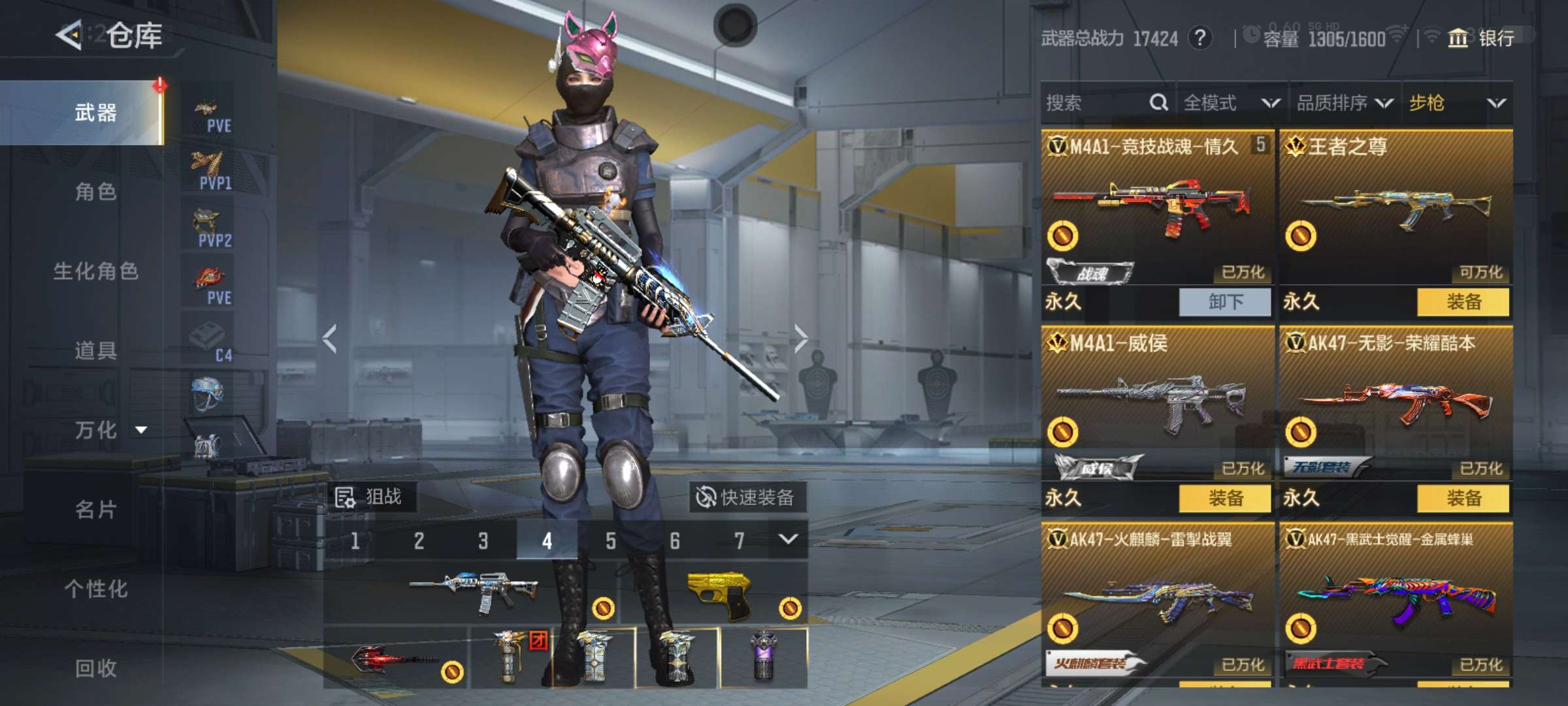This screenshot has height=706, width=1568.
Task: Select the golden pistol secondary slot
Action: coord(719,594)
